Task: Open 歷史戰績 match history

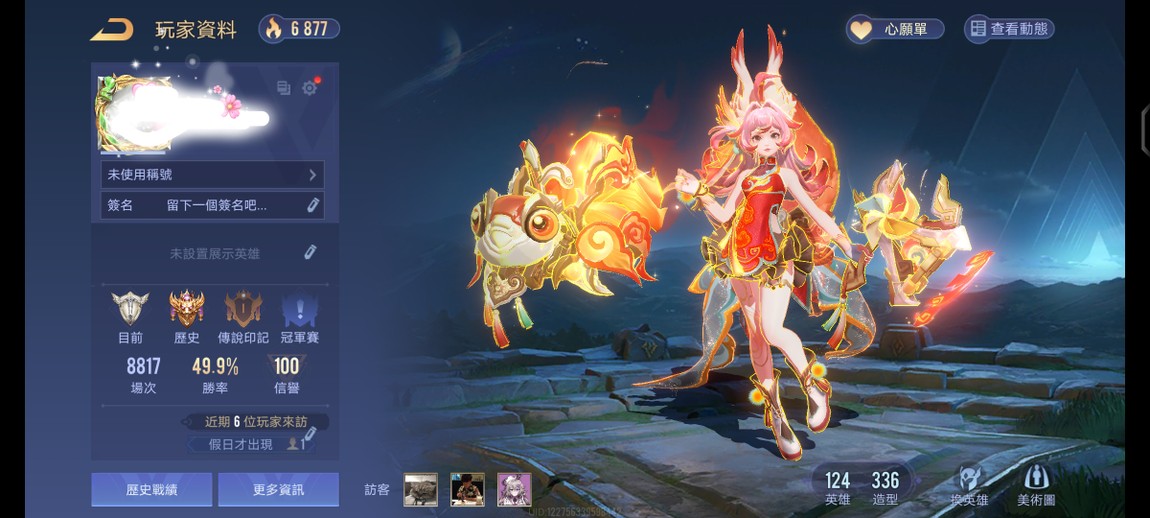Action: click(151, 490)
